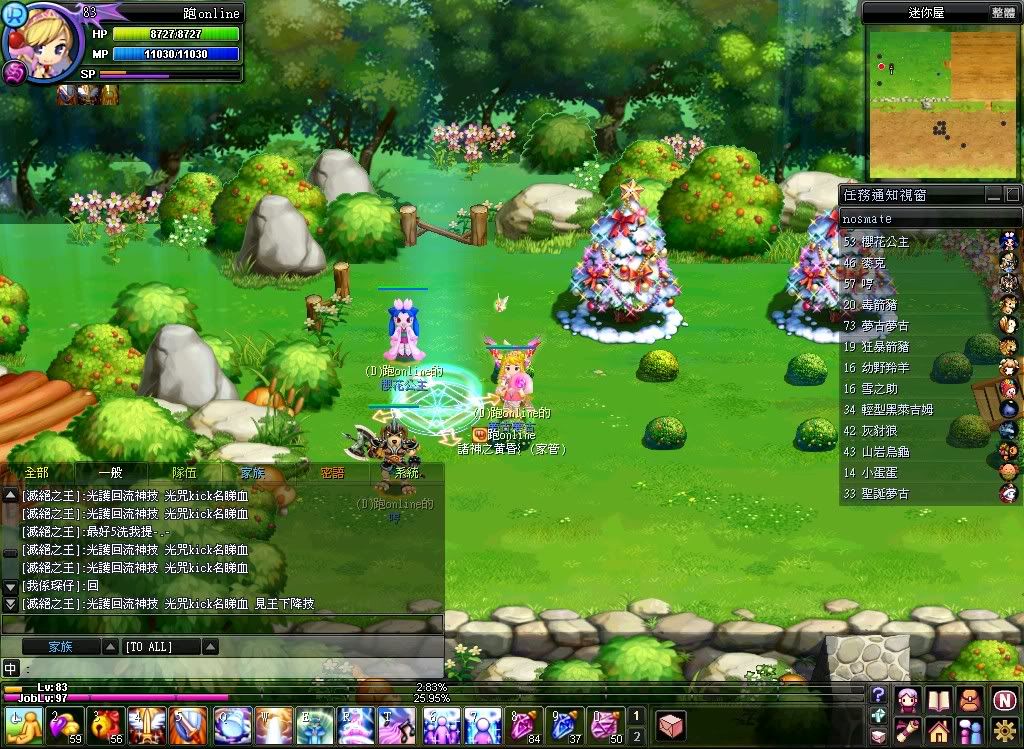Use the blue potion in hotbar slot 9
Image resolution: width=1024 pixels, height=749 pixels.
pos(565,725)
